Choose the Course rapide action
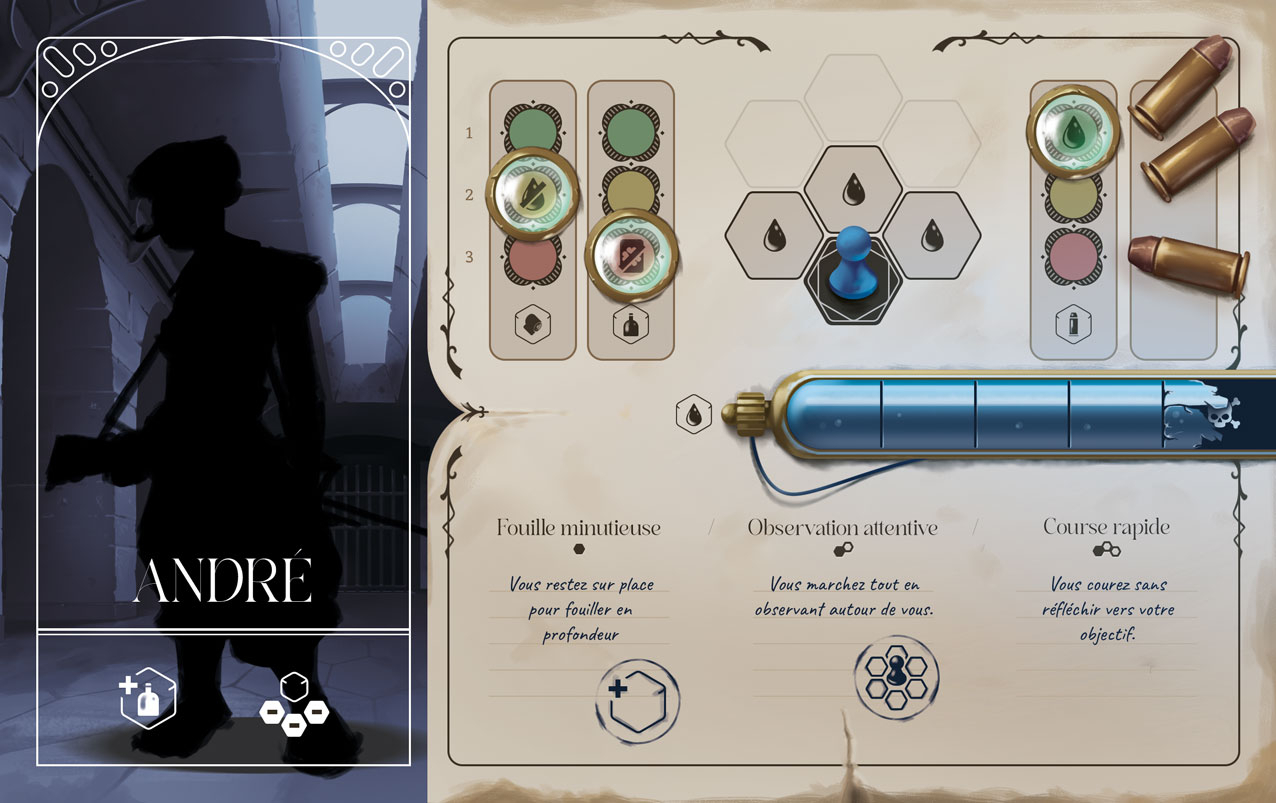This screenshot has height=803, width=1276. click(1105, 527)
